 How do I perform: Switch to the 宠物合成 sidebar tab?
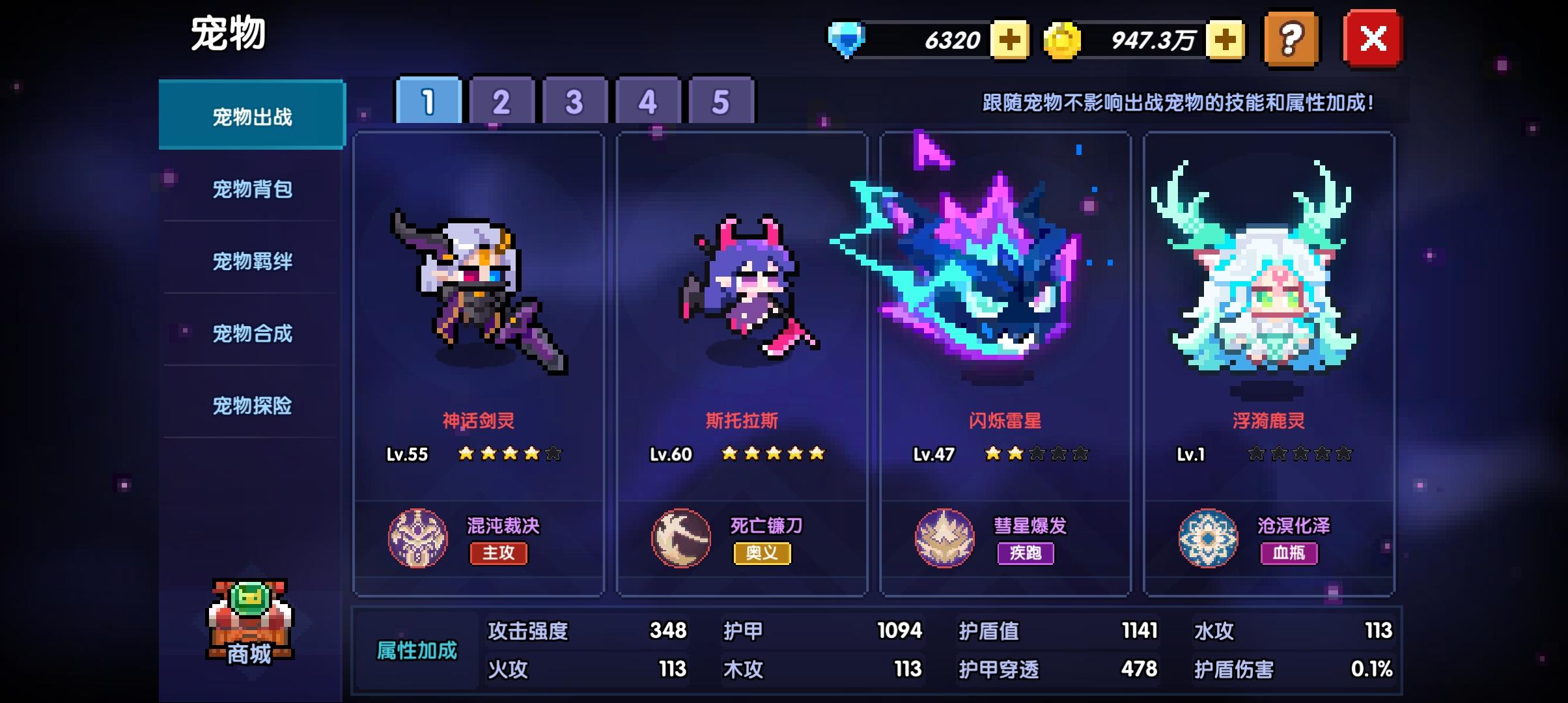(253, 334)
